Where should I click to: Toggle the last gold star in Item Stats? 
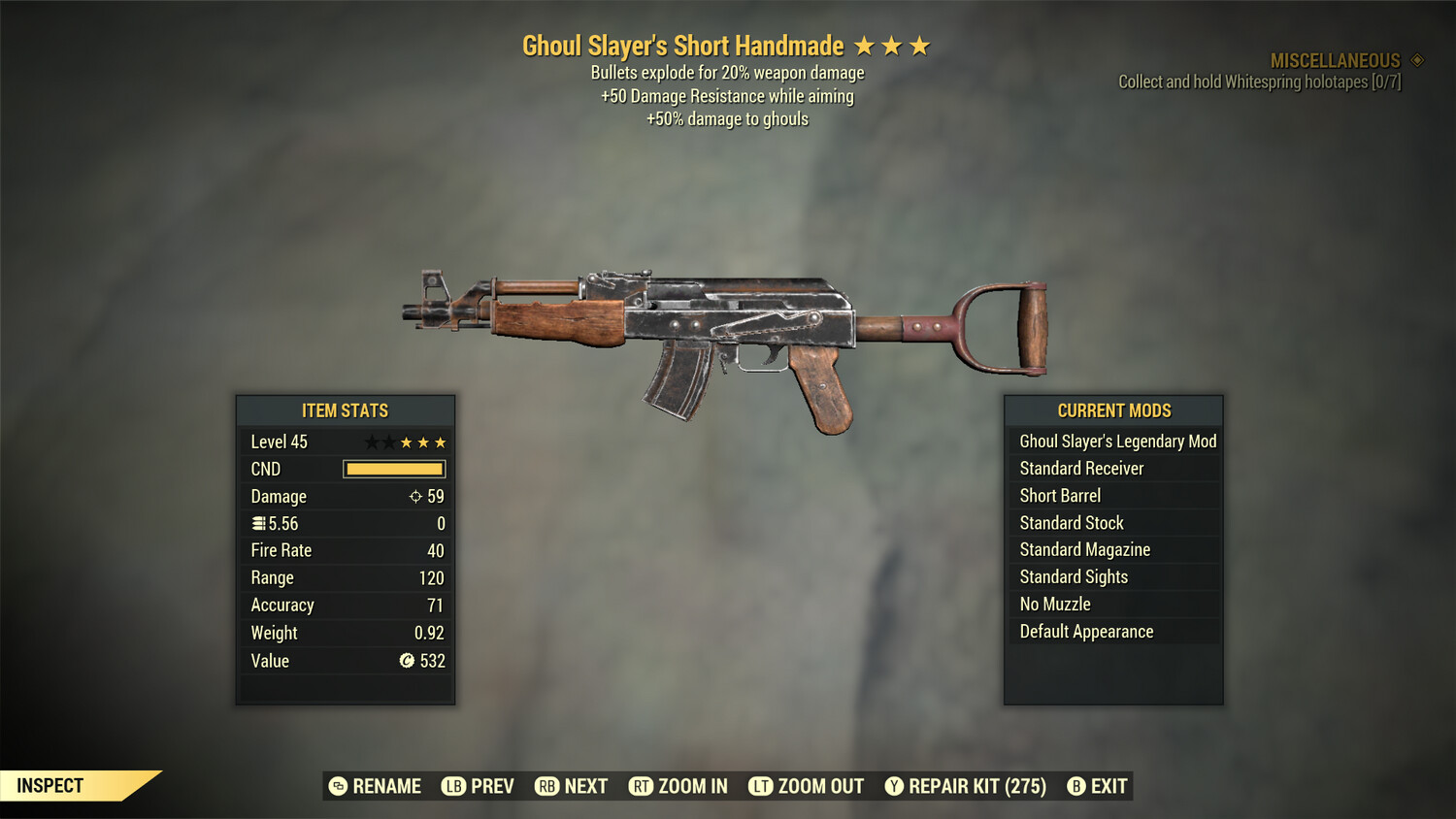[439, 442]
